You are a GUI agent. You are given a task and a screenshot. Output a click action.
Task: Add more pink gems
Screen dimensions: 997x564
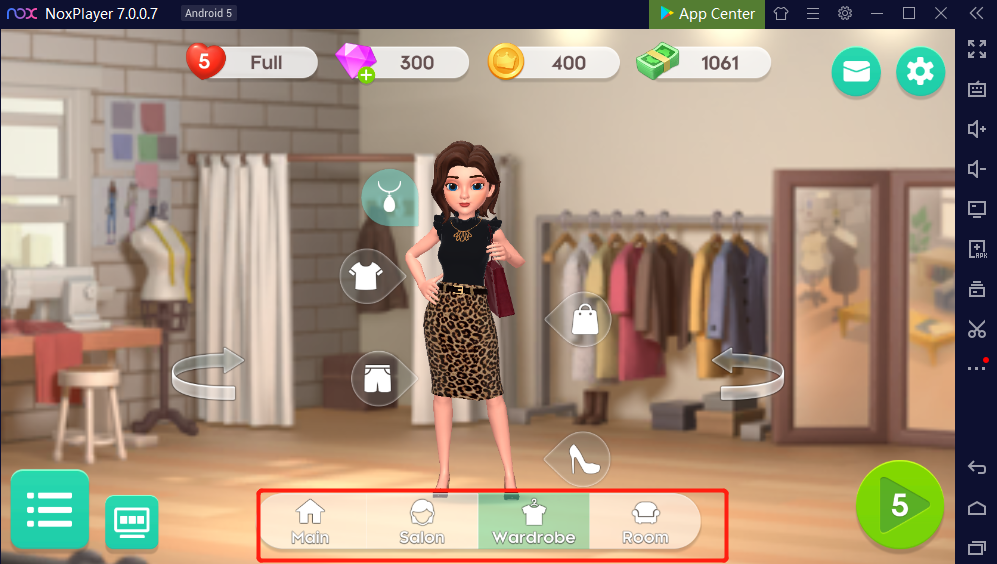click(366, 76)
